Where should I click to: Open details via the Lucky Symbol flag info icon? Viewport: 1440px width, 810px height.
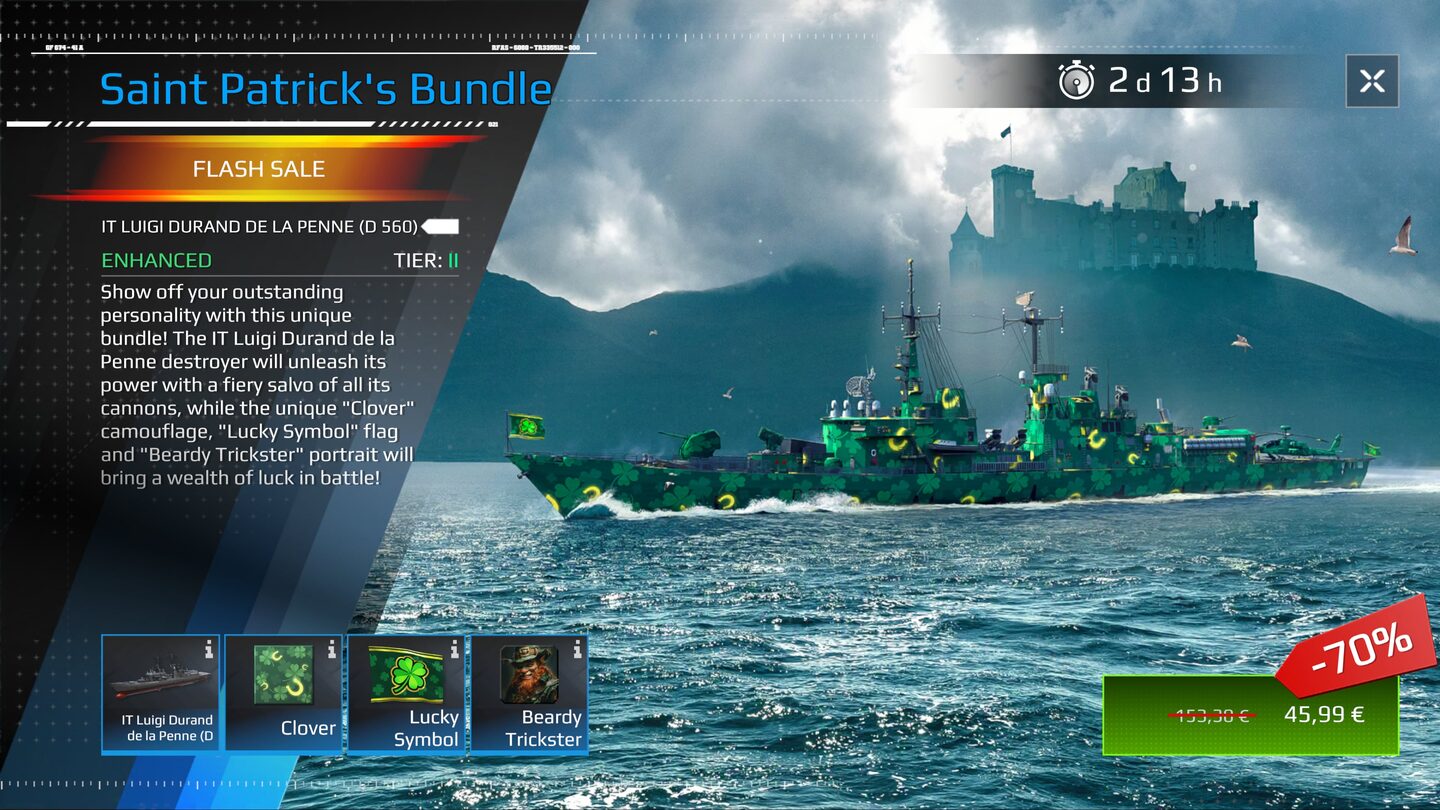point(453,648)
